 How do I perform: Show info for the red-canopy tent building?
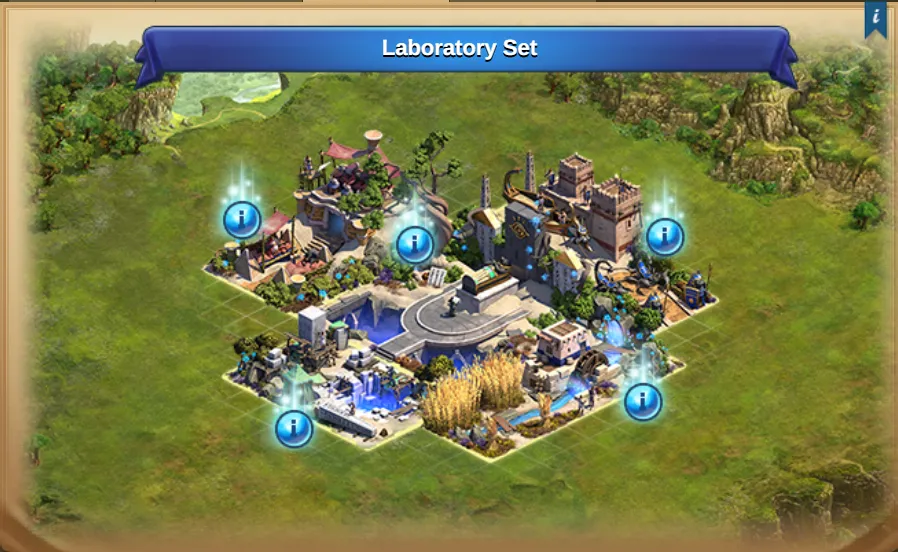242,219
